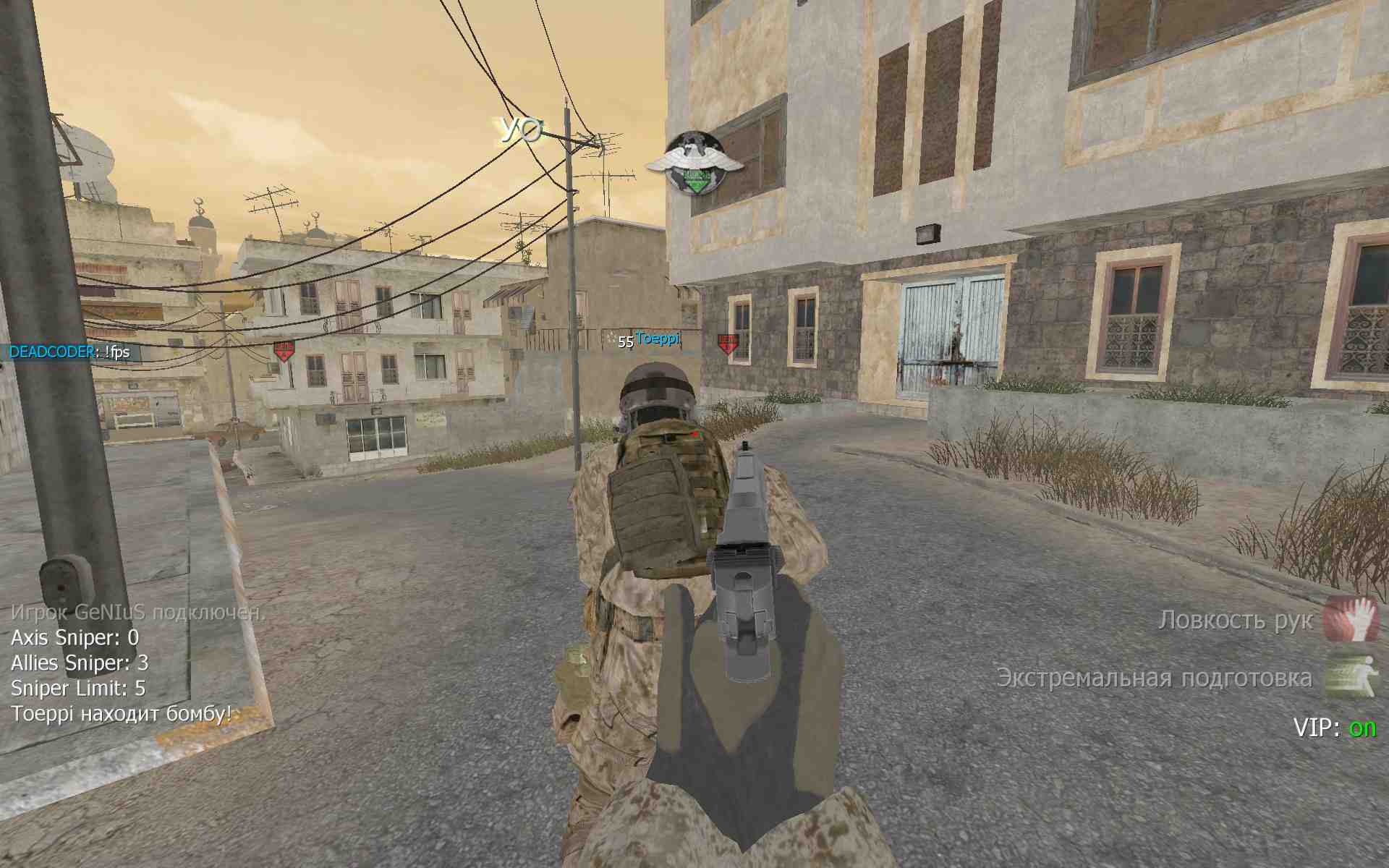Select the red target A waypoint marker
The height and width of the screenshot is (868, 1389).
tap(284, 352)
